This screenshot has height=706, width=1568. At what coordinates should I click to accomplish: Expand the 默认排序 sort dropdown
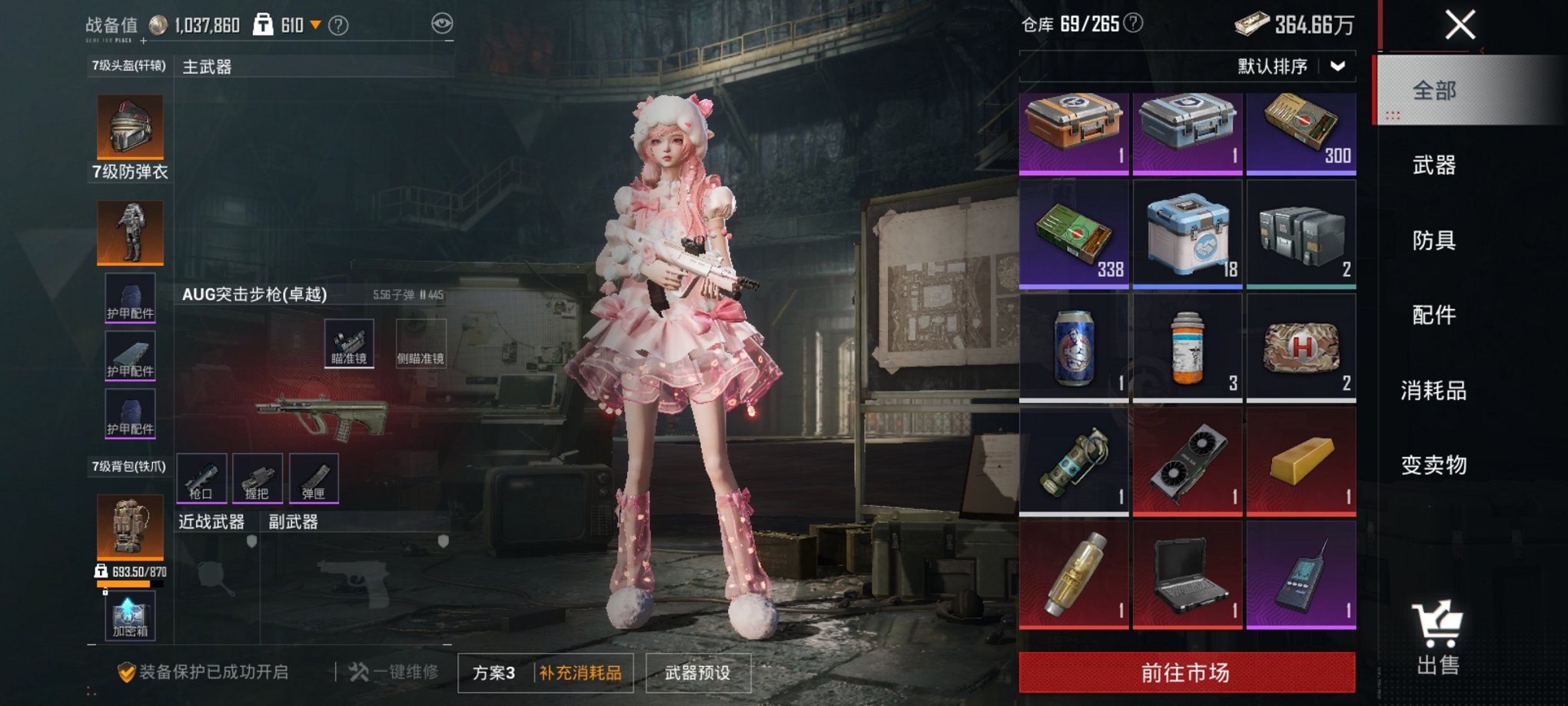click(1300, 66)
